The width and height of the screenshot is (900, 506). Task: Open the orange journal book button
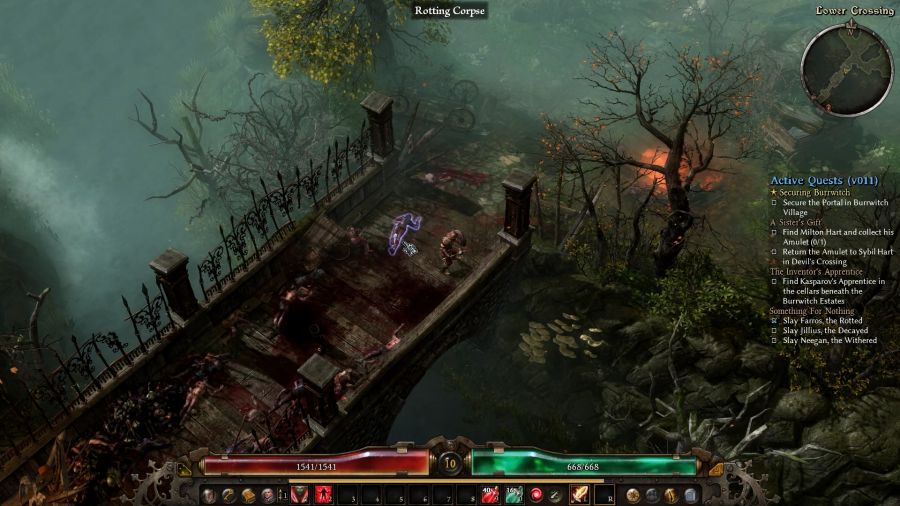tap(247, 495)
